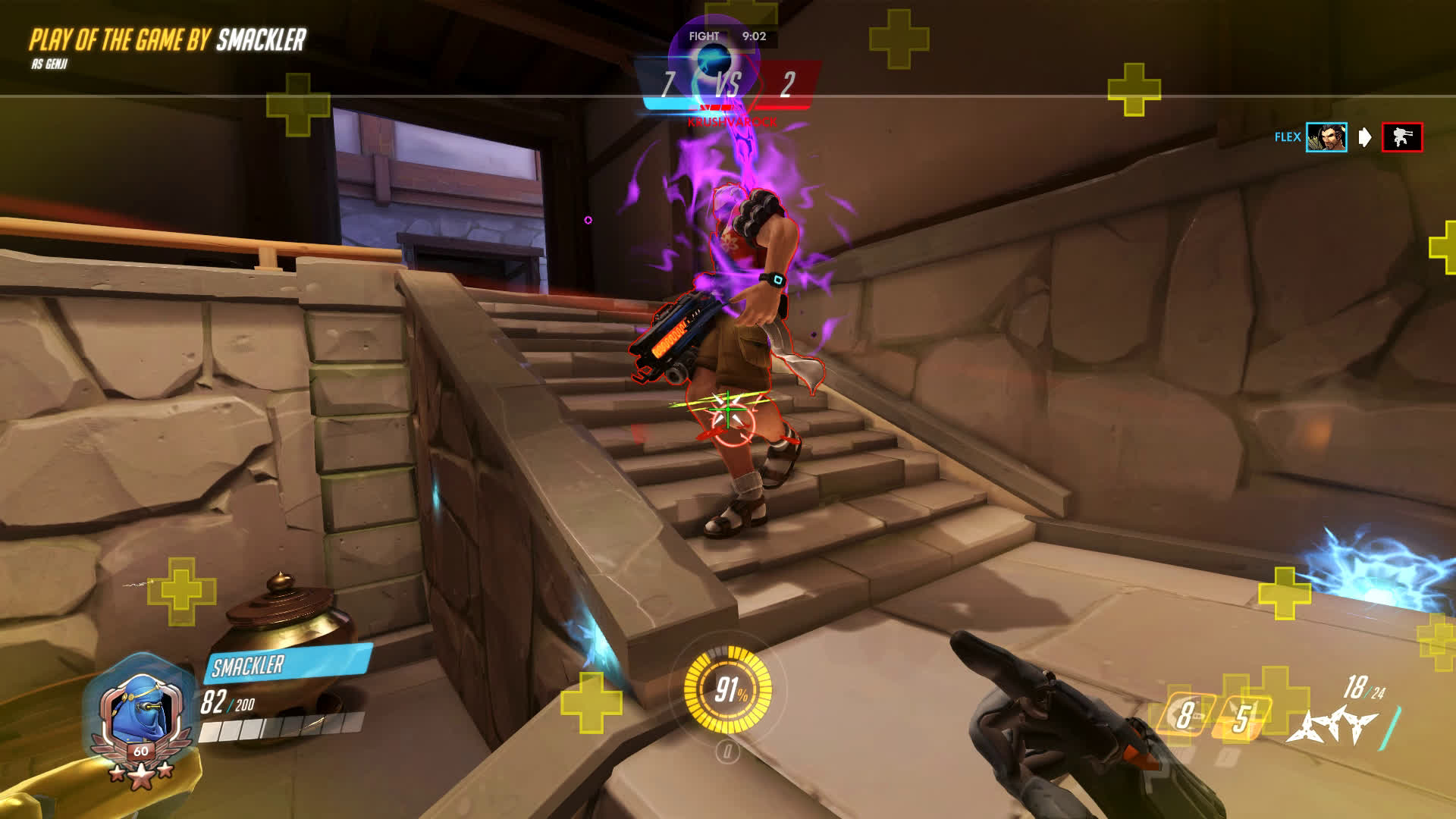Activate the Swift Strike ability icon
This screenshot has width=1456, height=819.
tap(1185, 714)
